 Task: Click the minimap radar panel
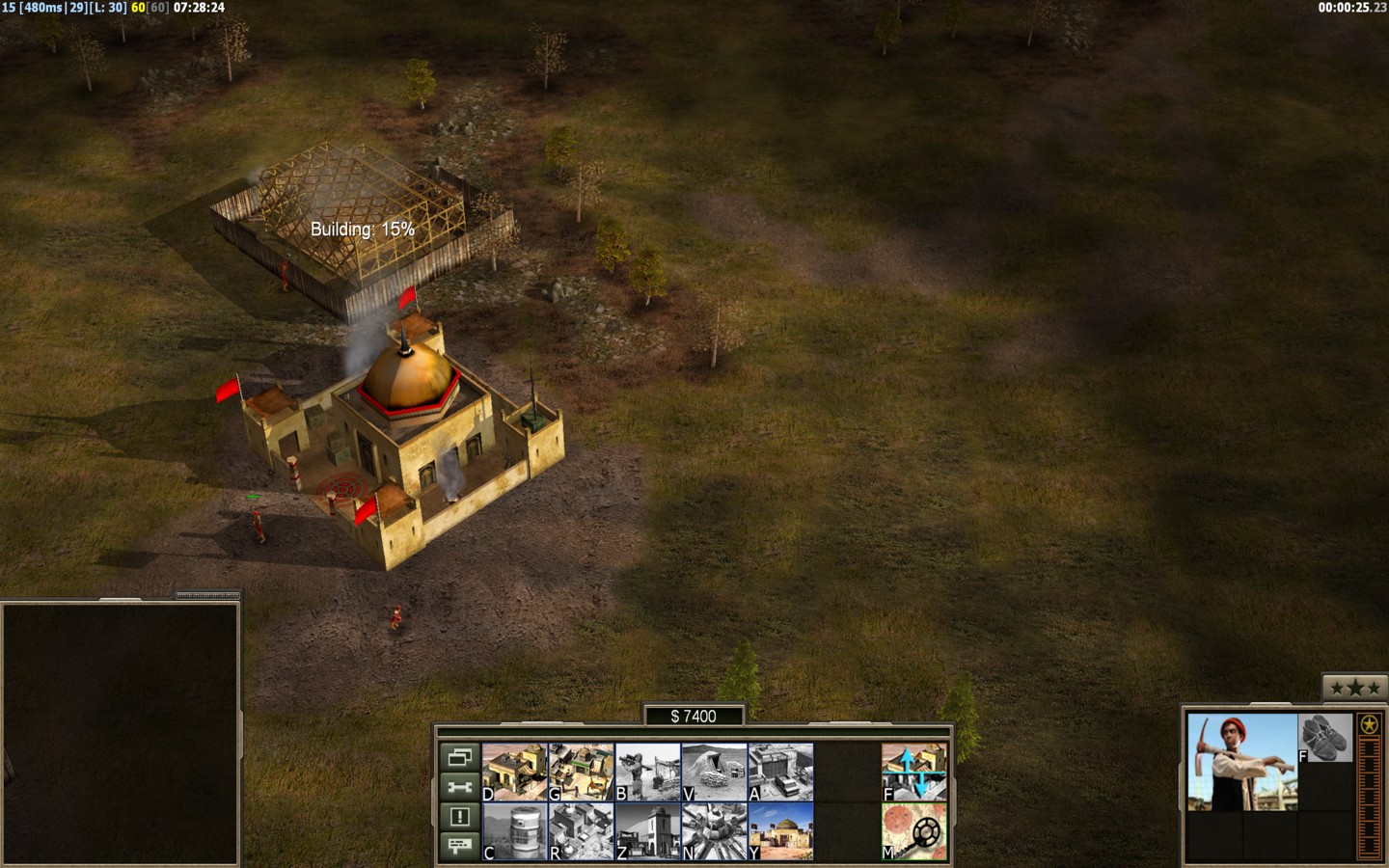pyautogui.click(x=120, y=733)
